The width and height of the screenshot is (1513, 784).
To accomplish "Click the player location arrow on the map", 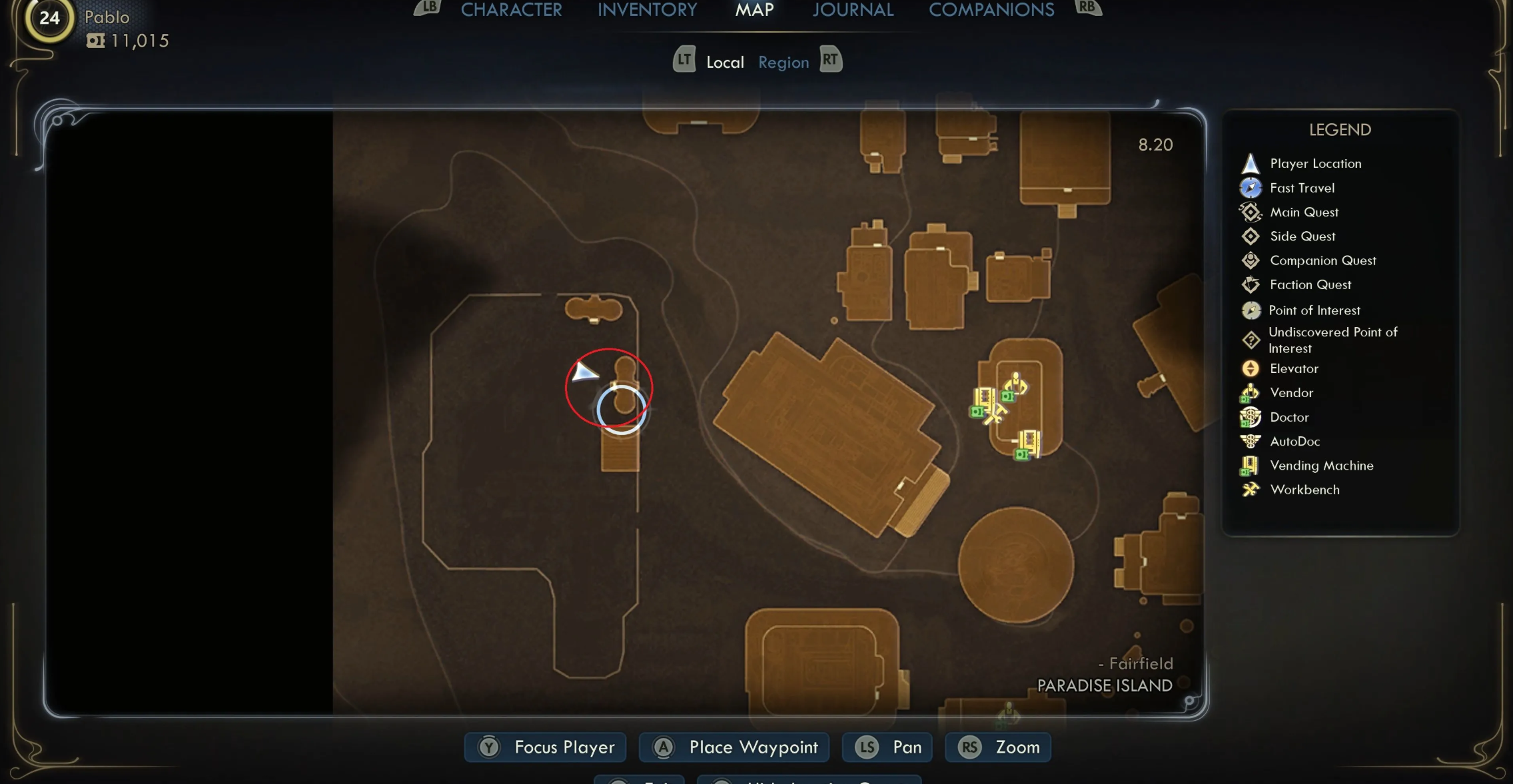I will click(584, 372).
